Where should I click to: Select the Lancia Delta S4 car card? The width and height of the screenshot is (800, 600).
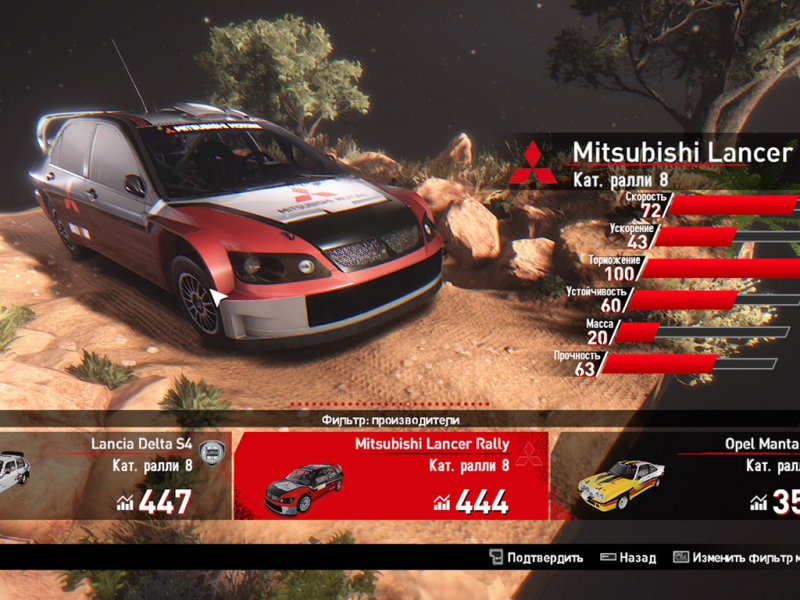click(115, 475)
